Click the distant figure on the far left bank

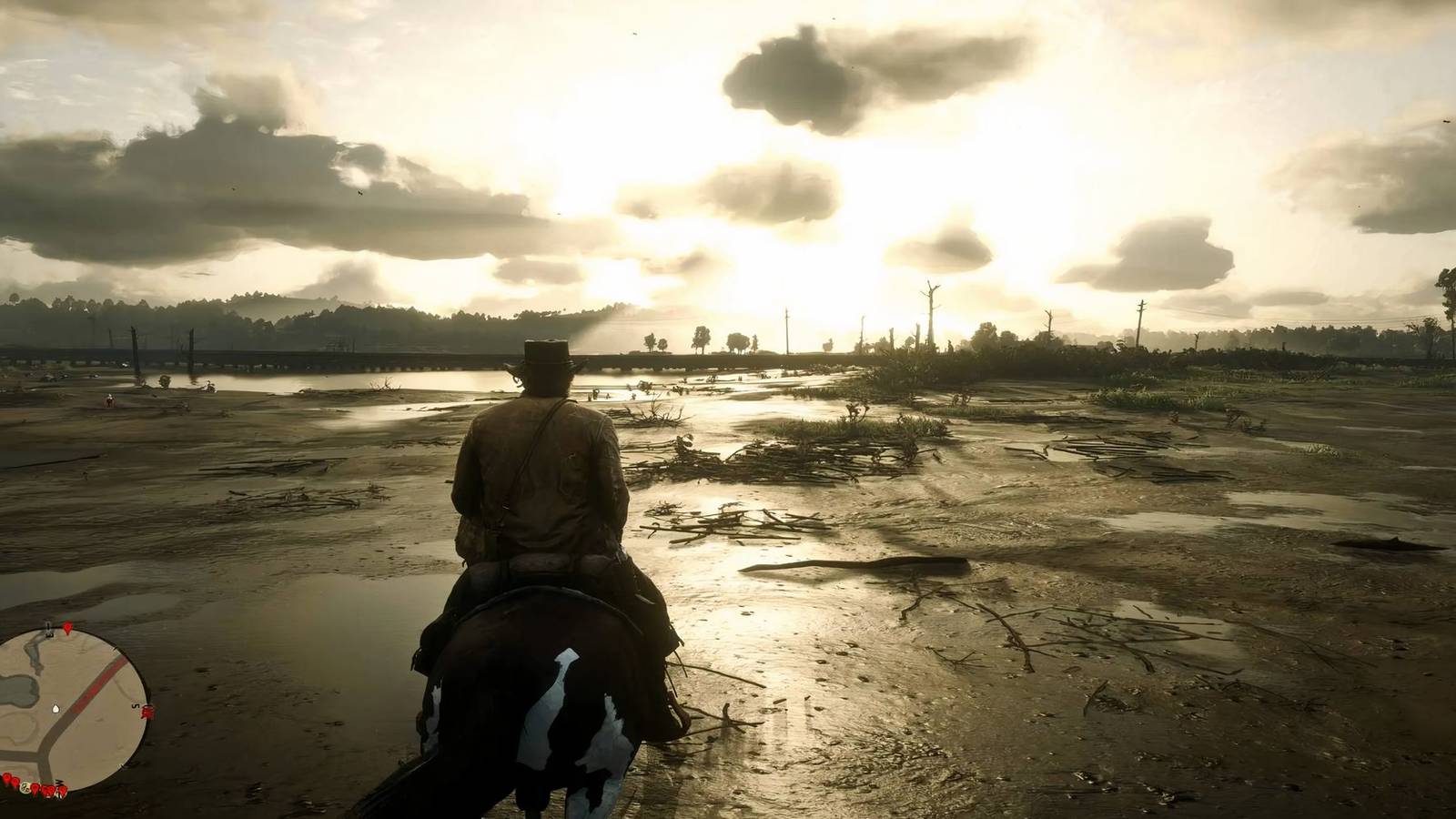109,398
